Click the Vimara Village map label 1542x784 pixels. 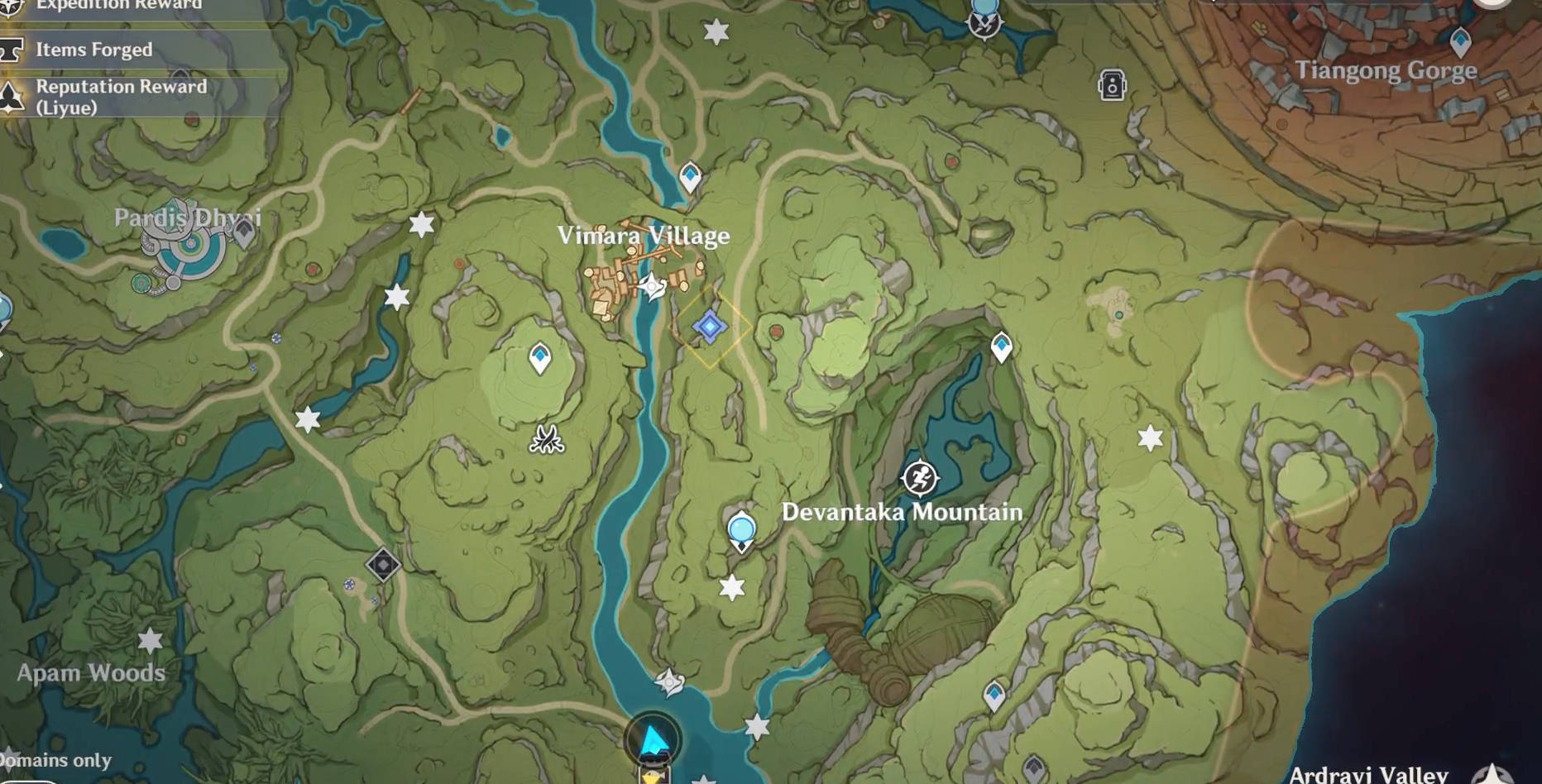click(x=644, y=236)
